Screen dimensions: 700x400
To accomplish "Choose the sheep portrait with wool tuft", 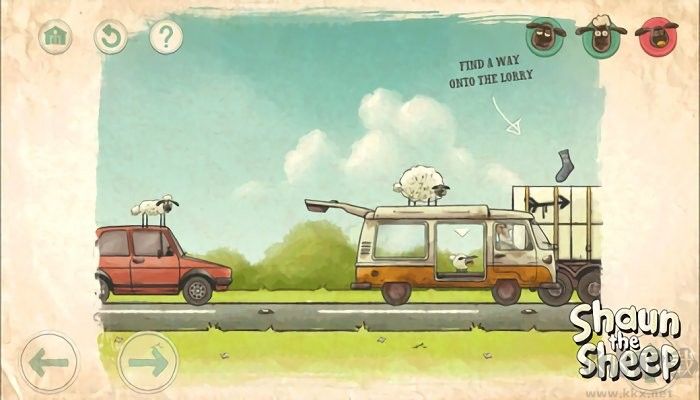I will point(601,37).
